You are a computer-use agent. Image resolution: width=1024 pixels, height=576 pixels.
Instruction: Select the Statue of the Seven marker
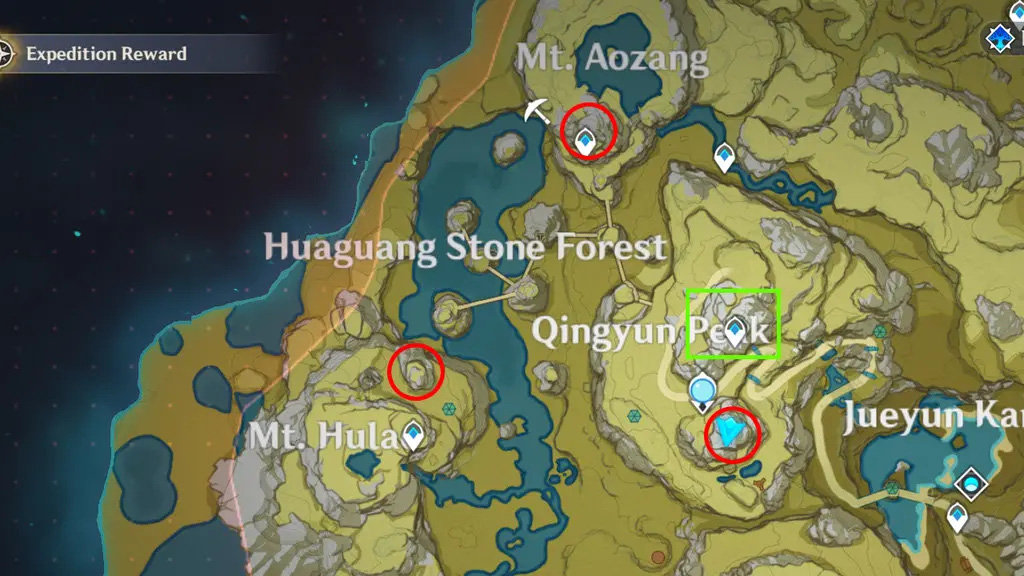coord(733,432)
